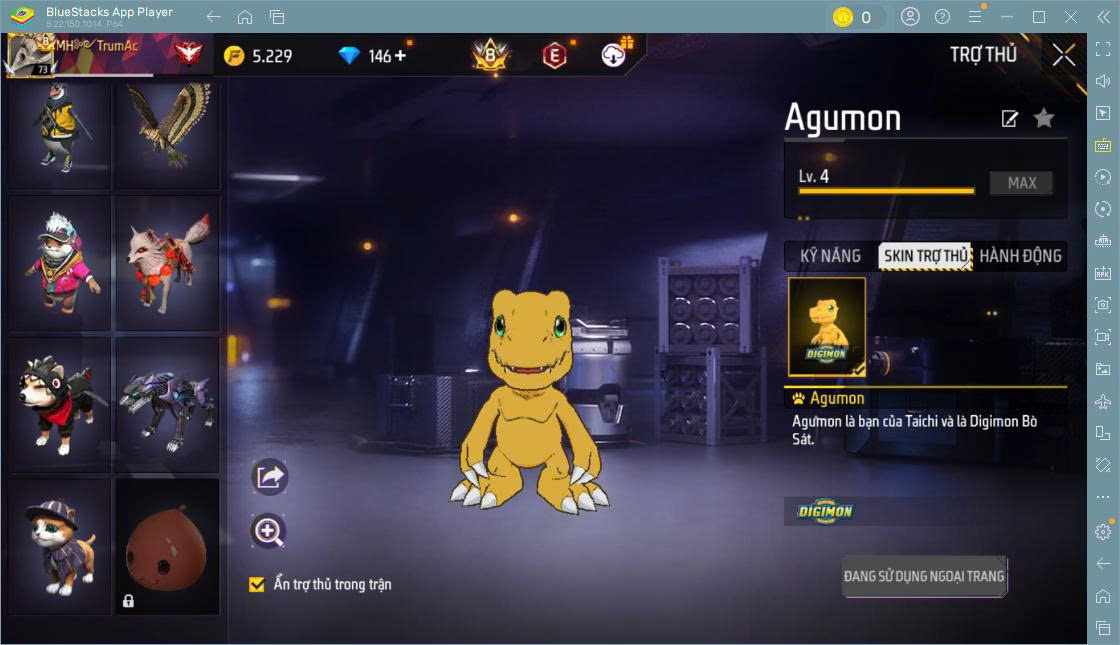Share the pet using the arrow icon

[x=269, y=477]
